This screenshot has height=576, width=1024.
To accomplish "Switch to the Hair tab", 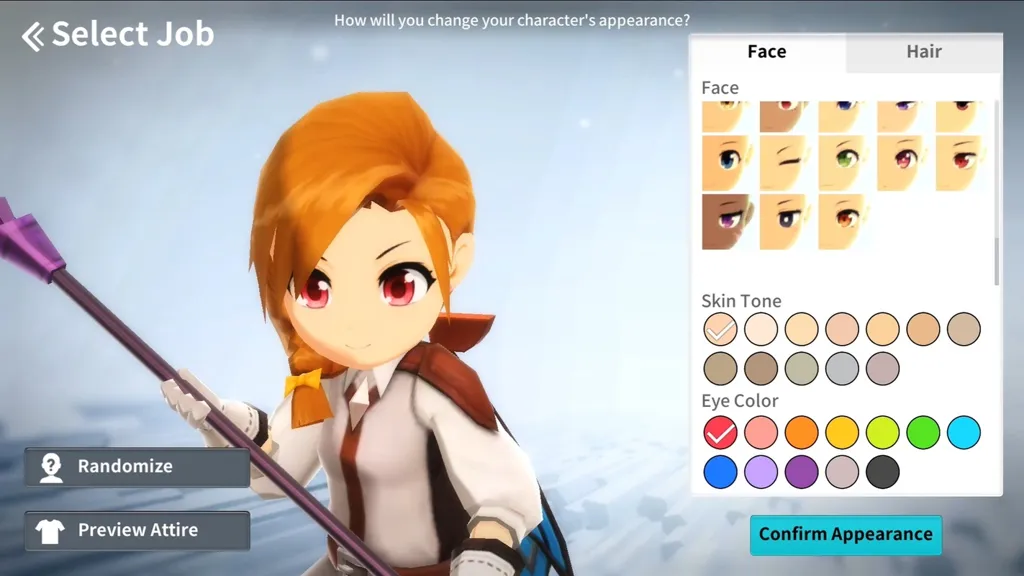I will (923, 52).
